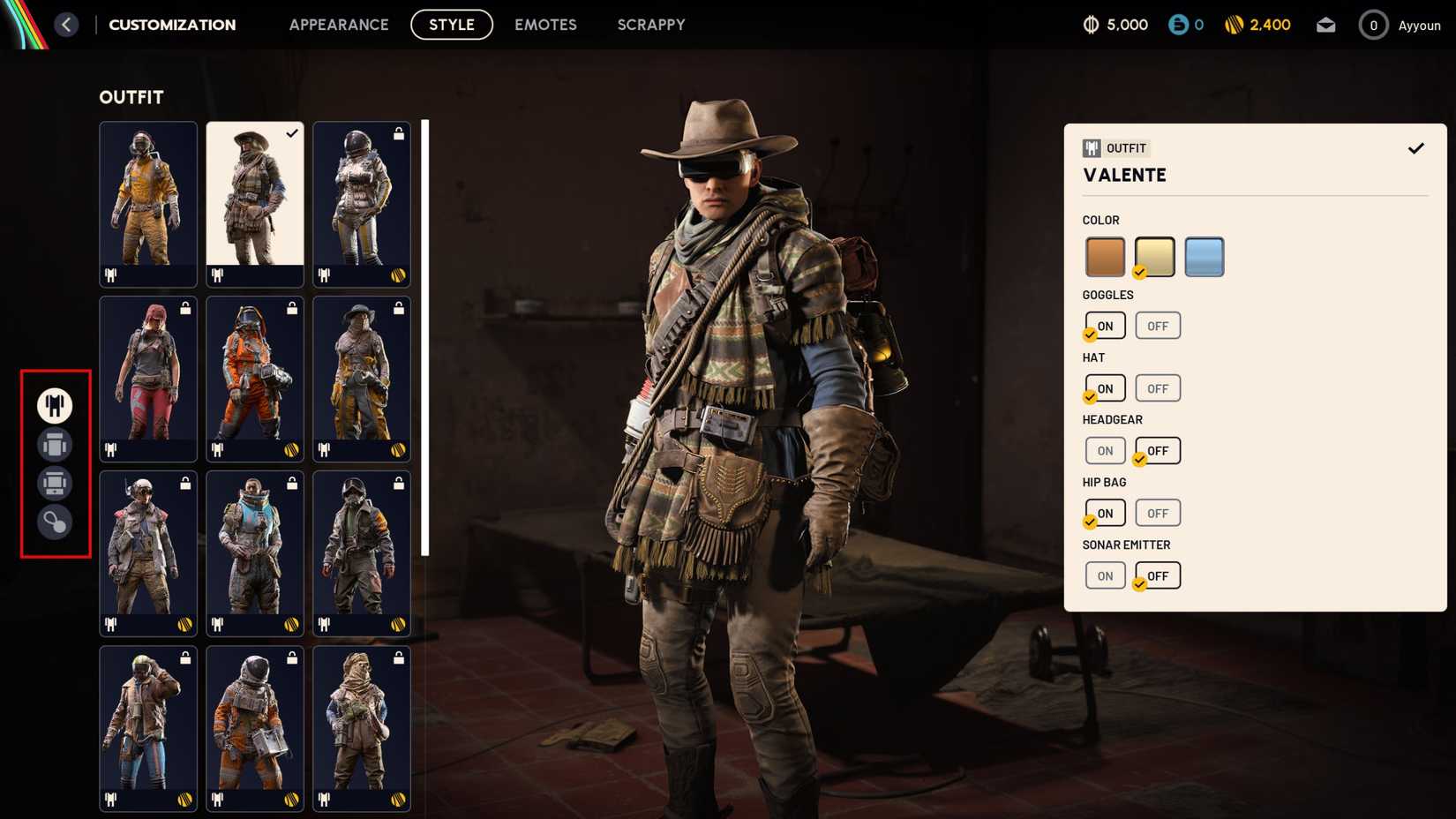1456x819 pixels.
Task: Open the mail inbox icon
Action: pyautogui.click(x=1325, y=24)
